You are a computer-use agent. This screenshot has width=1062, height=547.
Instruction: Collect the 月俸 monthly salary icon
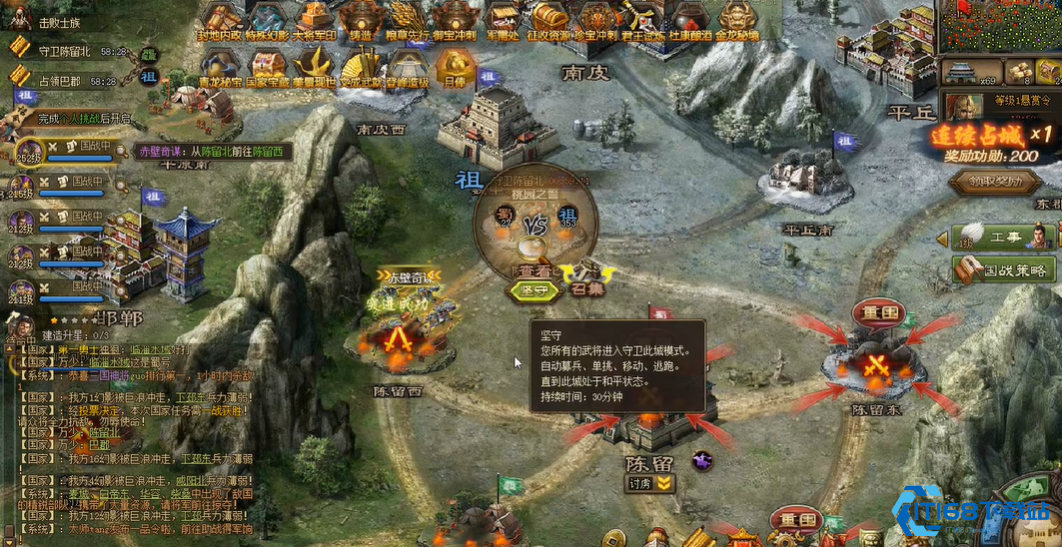point(454,66)
